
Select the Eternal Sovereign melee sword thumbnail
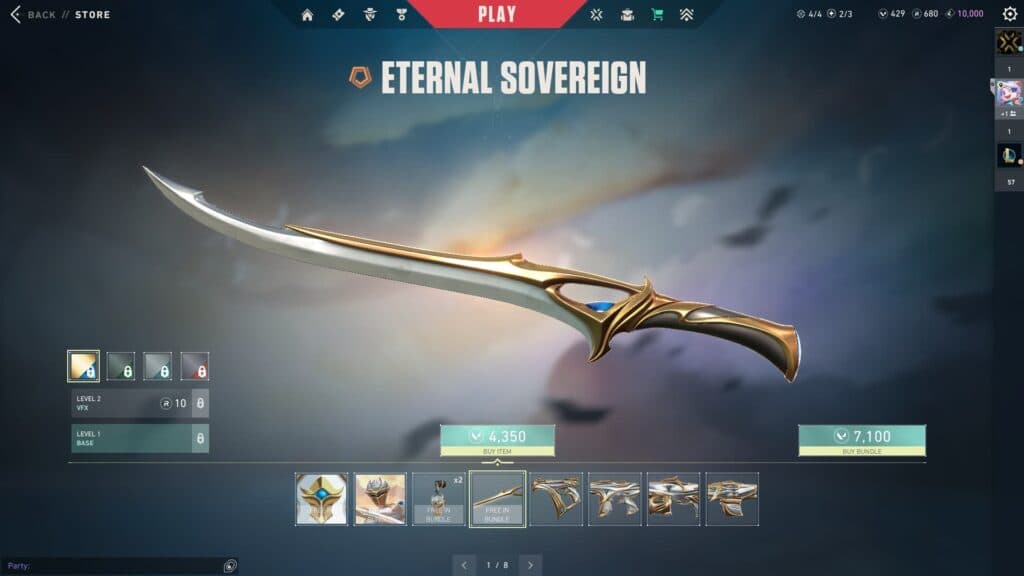tap(498, 499)
